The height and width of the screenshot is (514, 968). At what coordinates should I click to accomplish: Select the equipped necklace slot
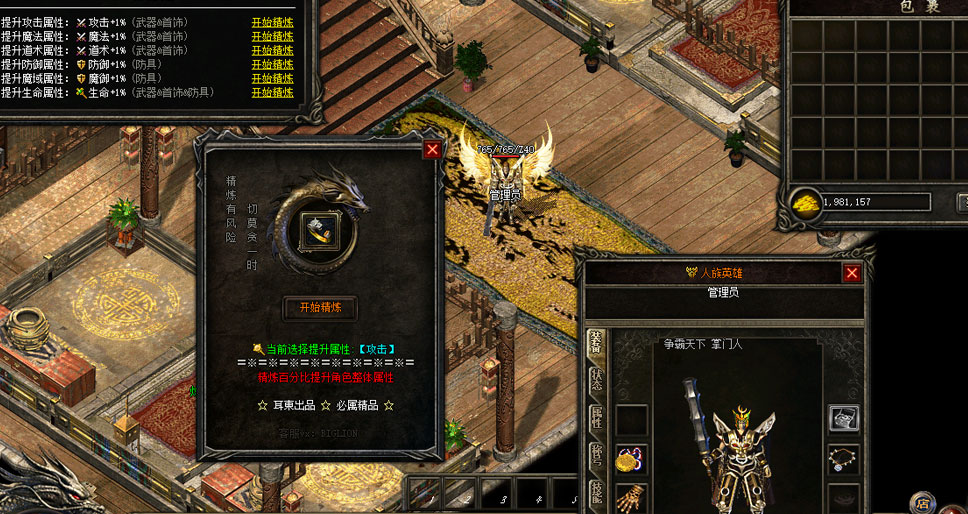tap(843, 459)
